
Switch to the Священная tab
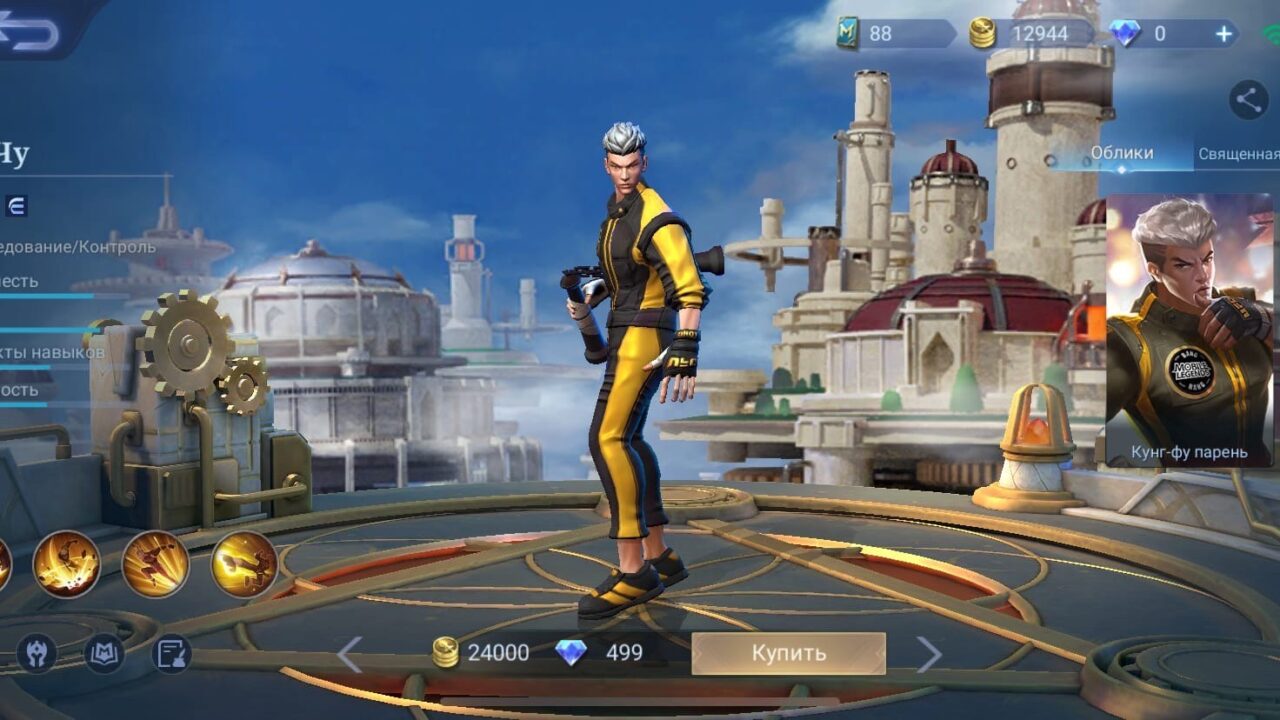tap(1238, 154)
